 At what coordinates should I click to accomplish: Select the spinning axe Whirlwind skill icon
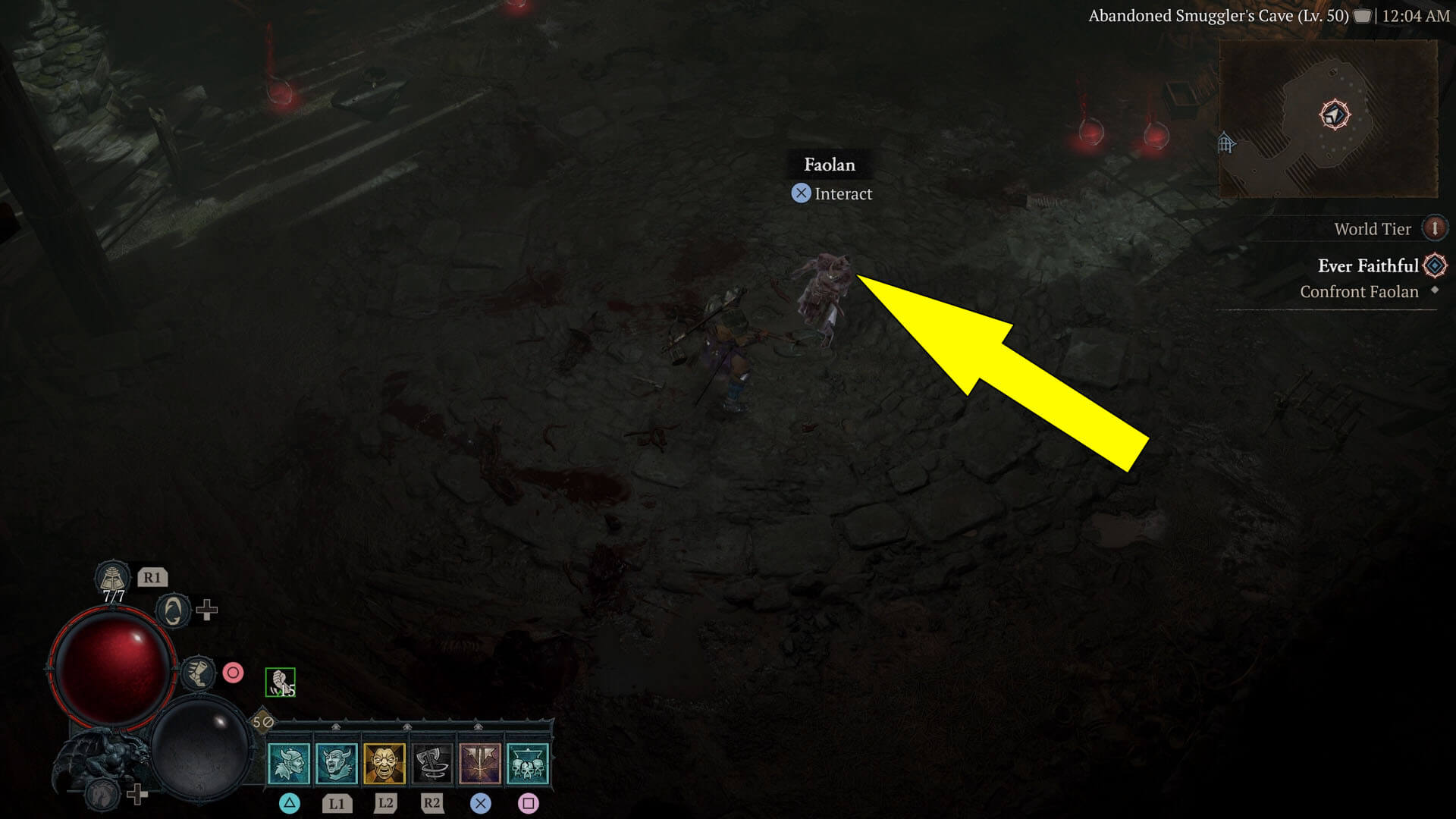pos(432,764)
